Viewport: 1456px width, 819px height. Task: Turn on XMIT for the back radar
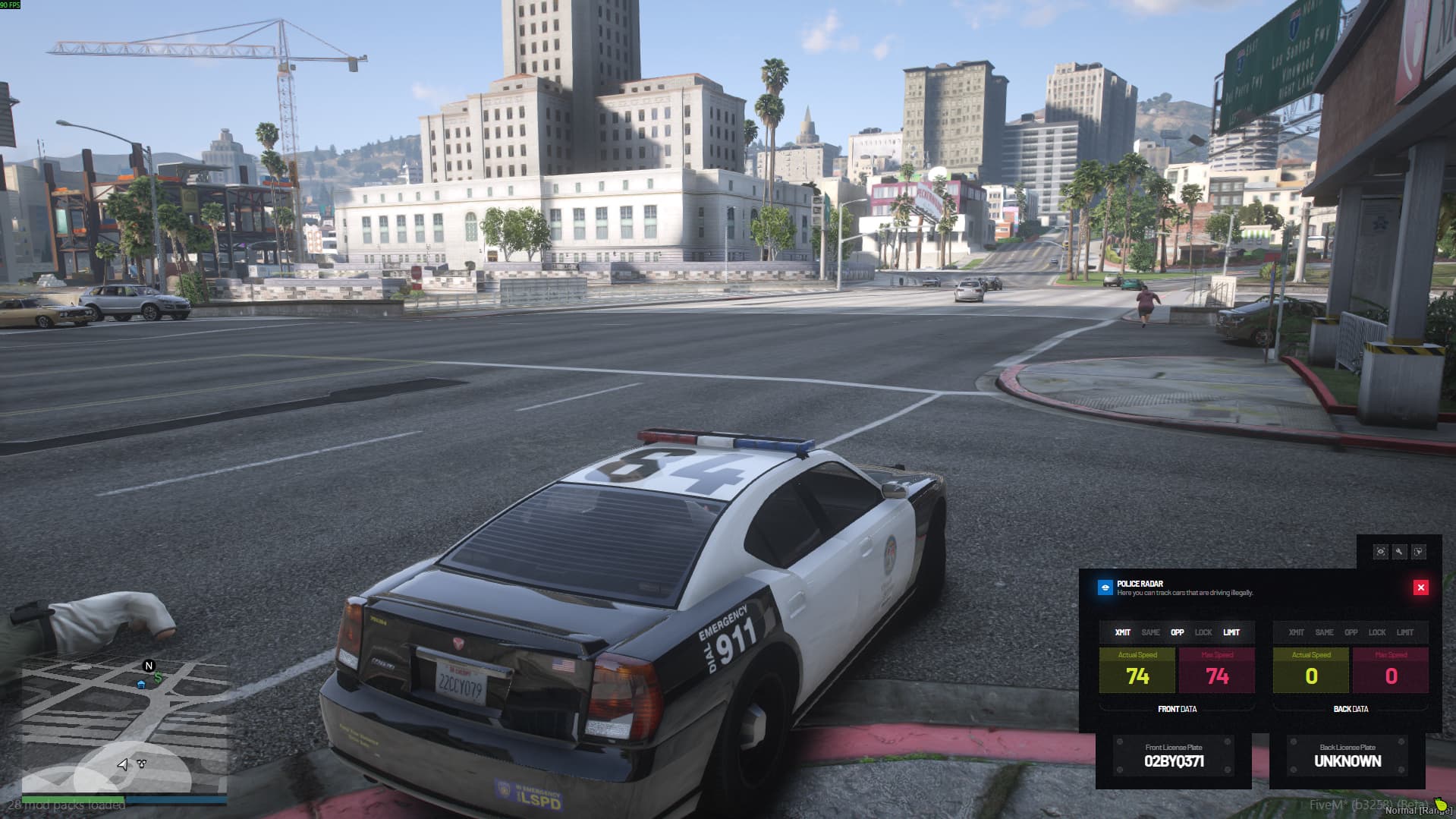coord(1296,632)
